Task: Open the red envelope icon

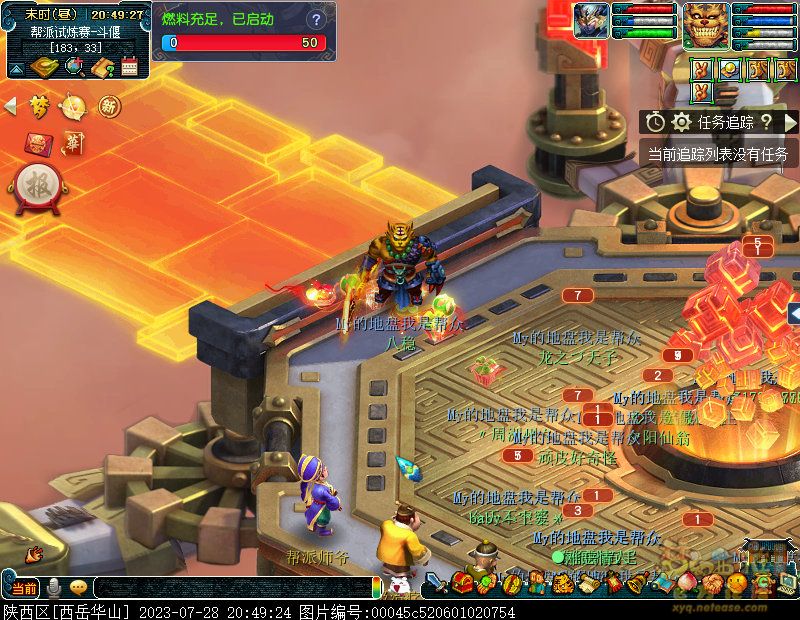Action: point(39,143)
